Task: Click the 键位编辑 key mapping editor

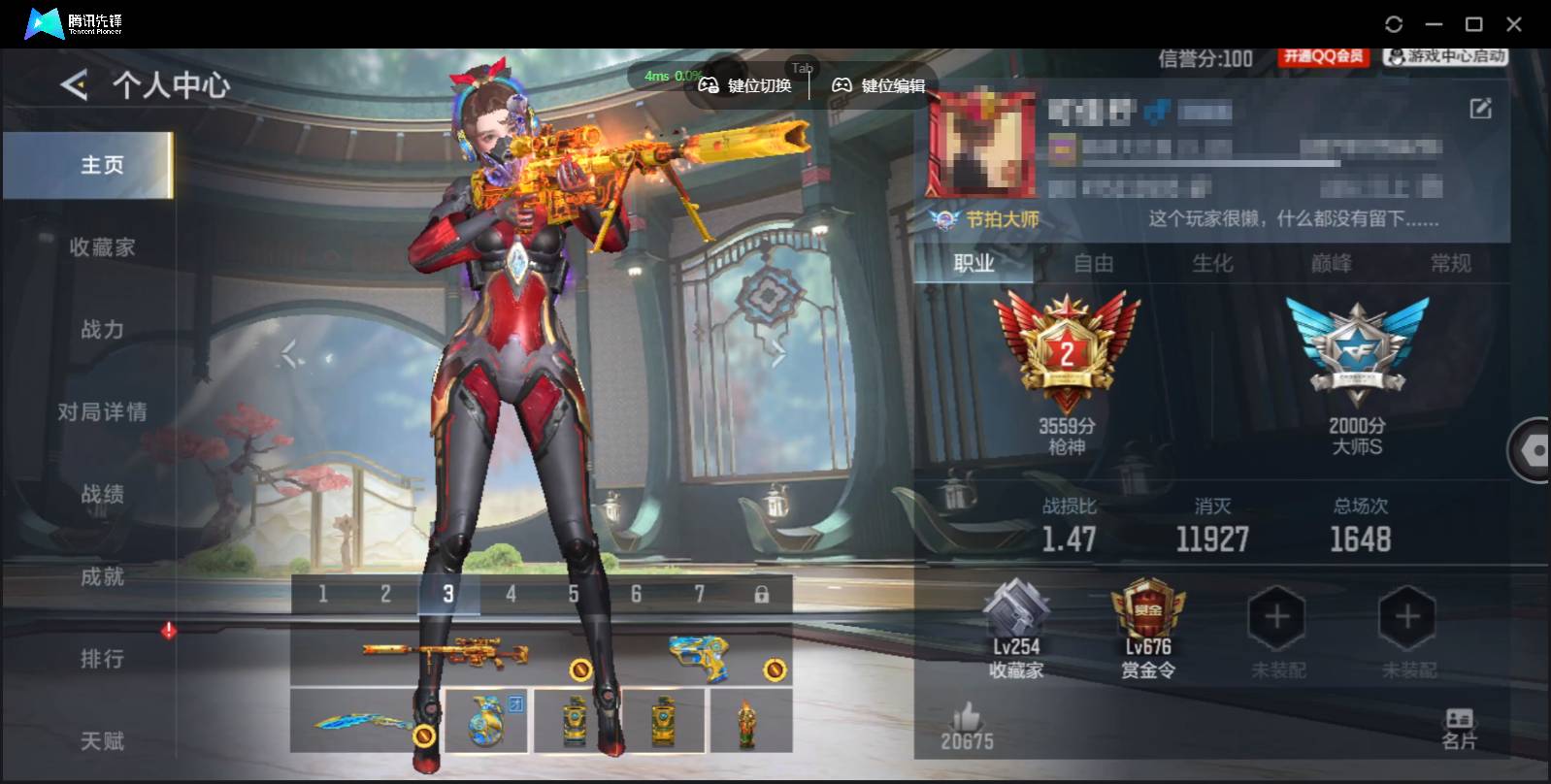Action: 879,86
